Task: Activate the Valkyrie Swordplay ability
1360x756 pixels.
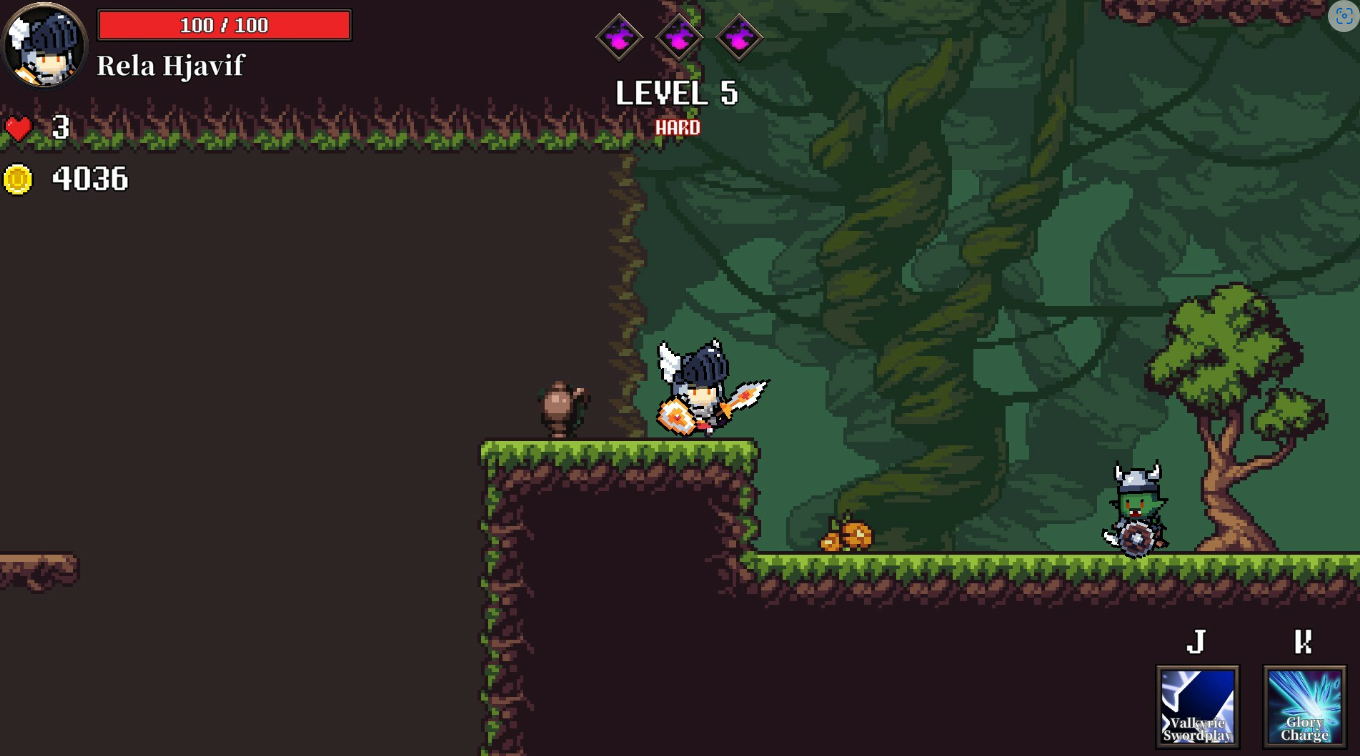Action: coord(1197,706)
